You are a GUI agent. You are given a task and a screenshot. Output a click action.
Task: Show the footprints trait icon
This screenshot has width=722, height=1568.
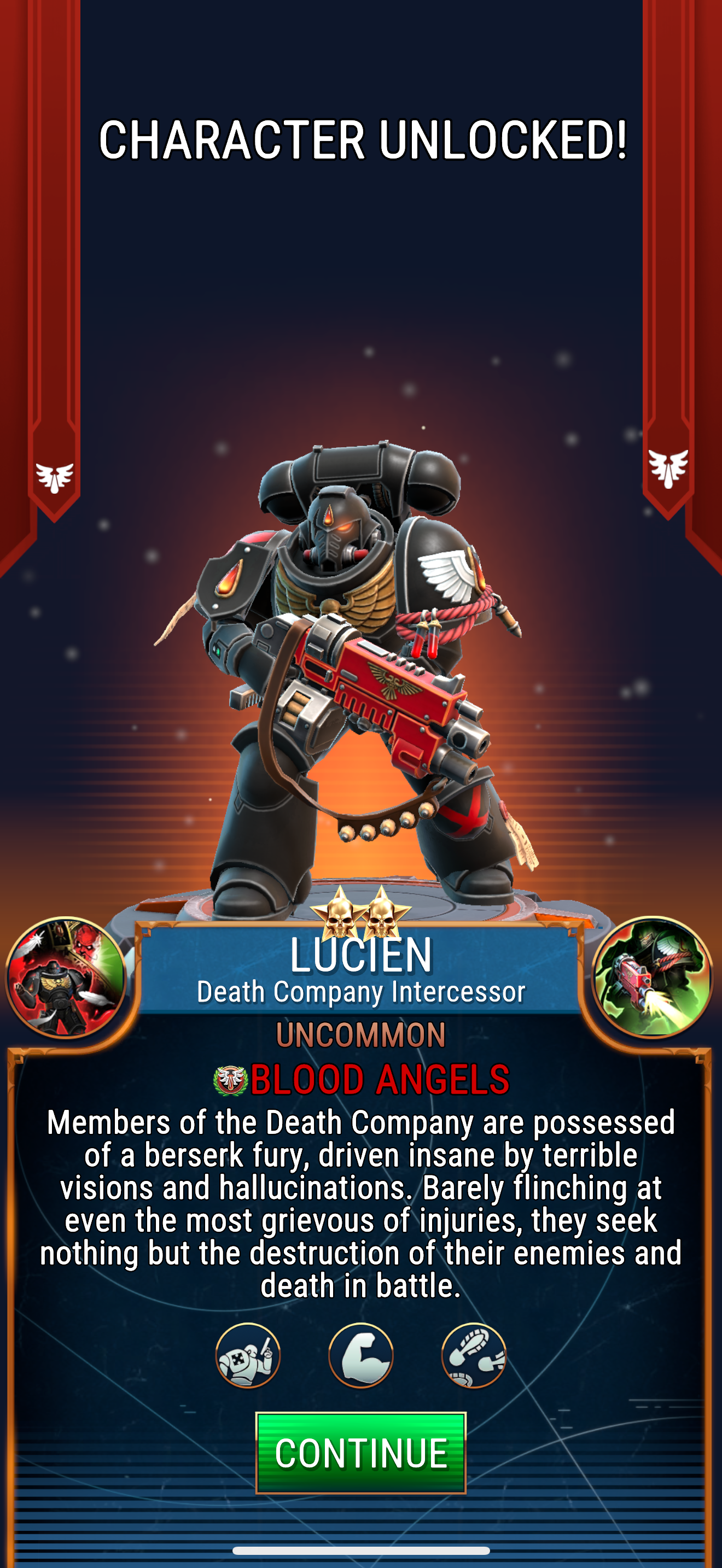click(474, 1355)
